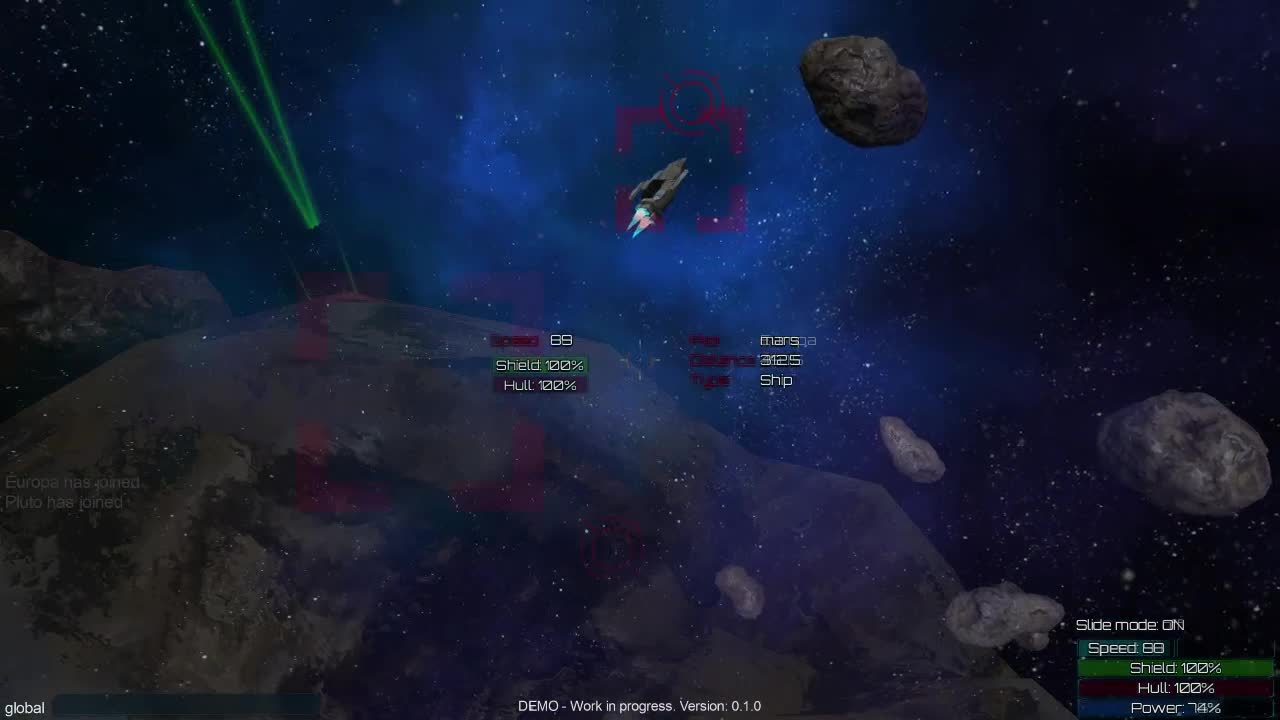Toggle the target's Hull readout

click(x=540, y=384)
